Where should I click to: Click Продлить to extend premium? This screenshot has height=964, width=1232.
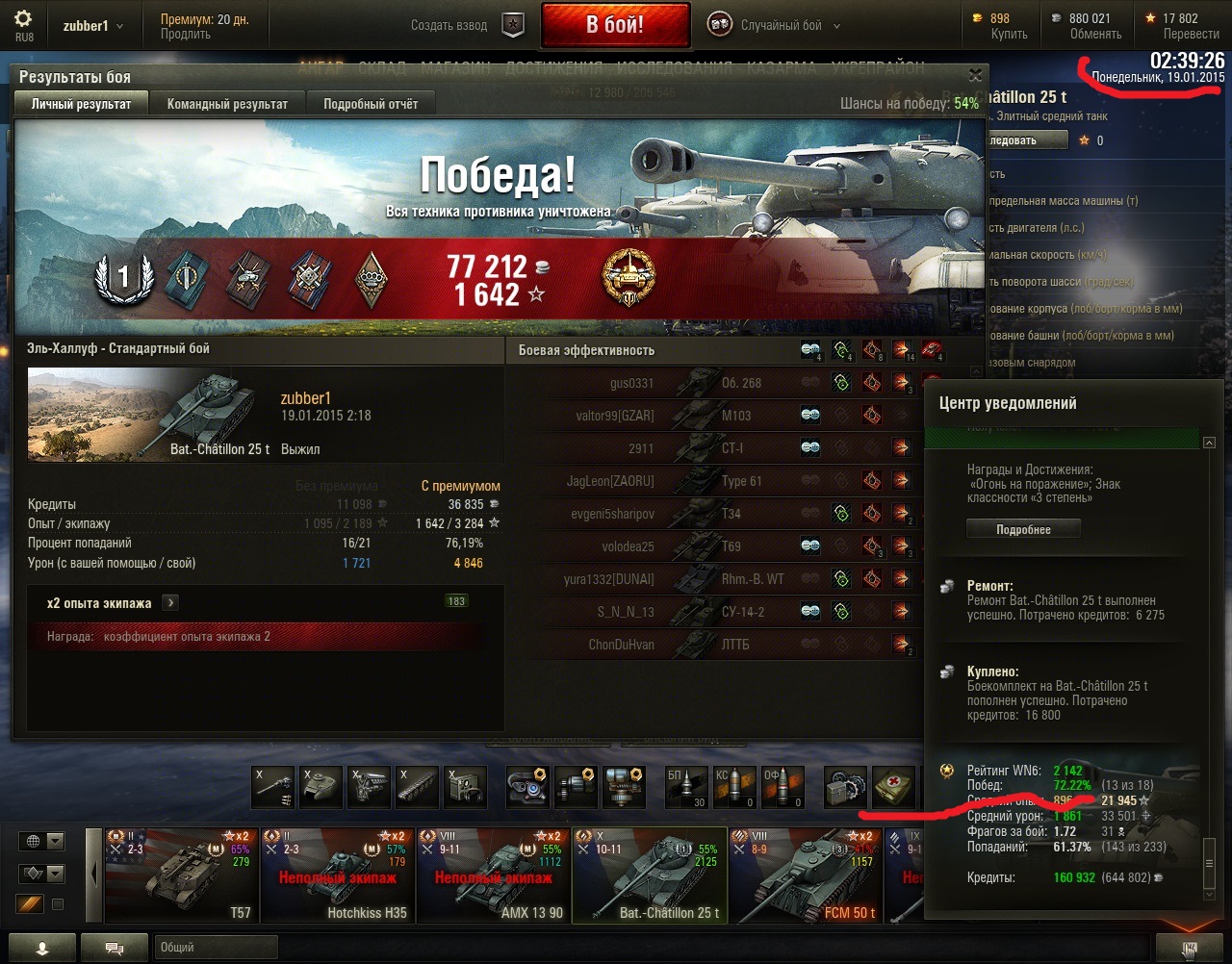(186, 34)
